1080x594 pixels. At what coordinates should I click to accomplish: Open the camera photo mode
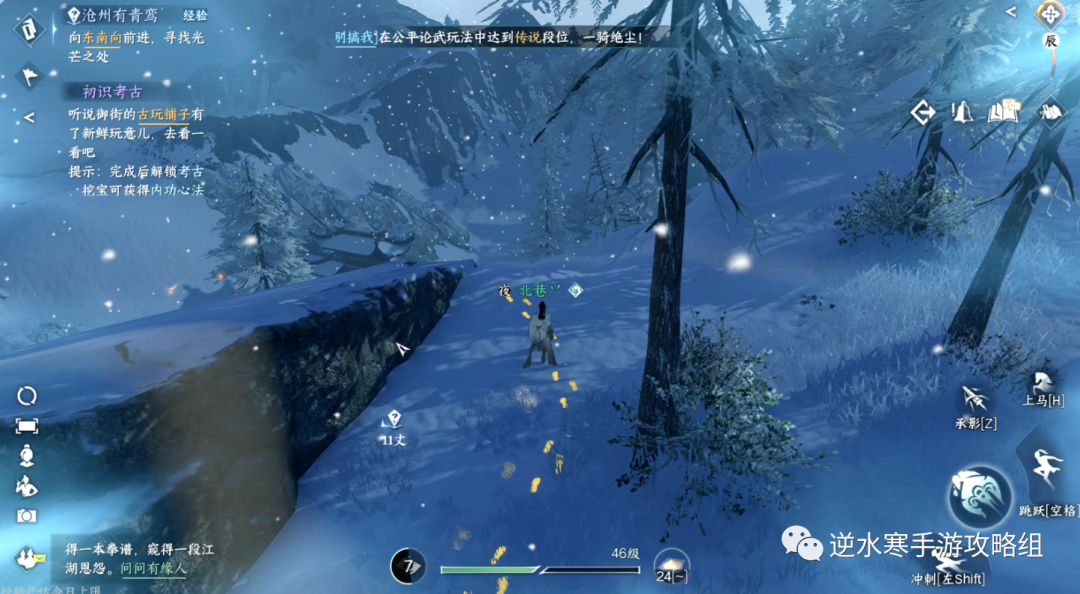click(x=26, y=516)
